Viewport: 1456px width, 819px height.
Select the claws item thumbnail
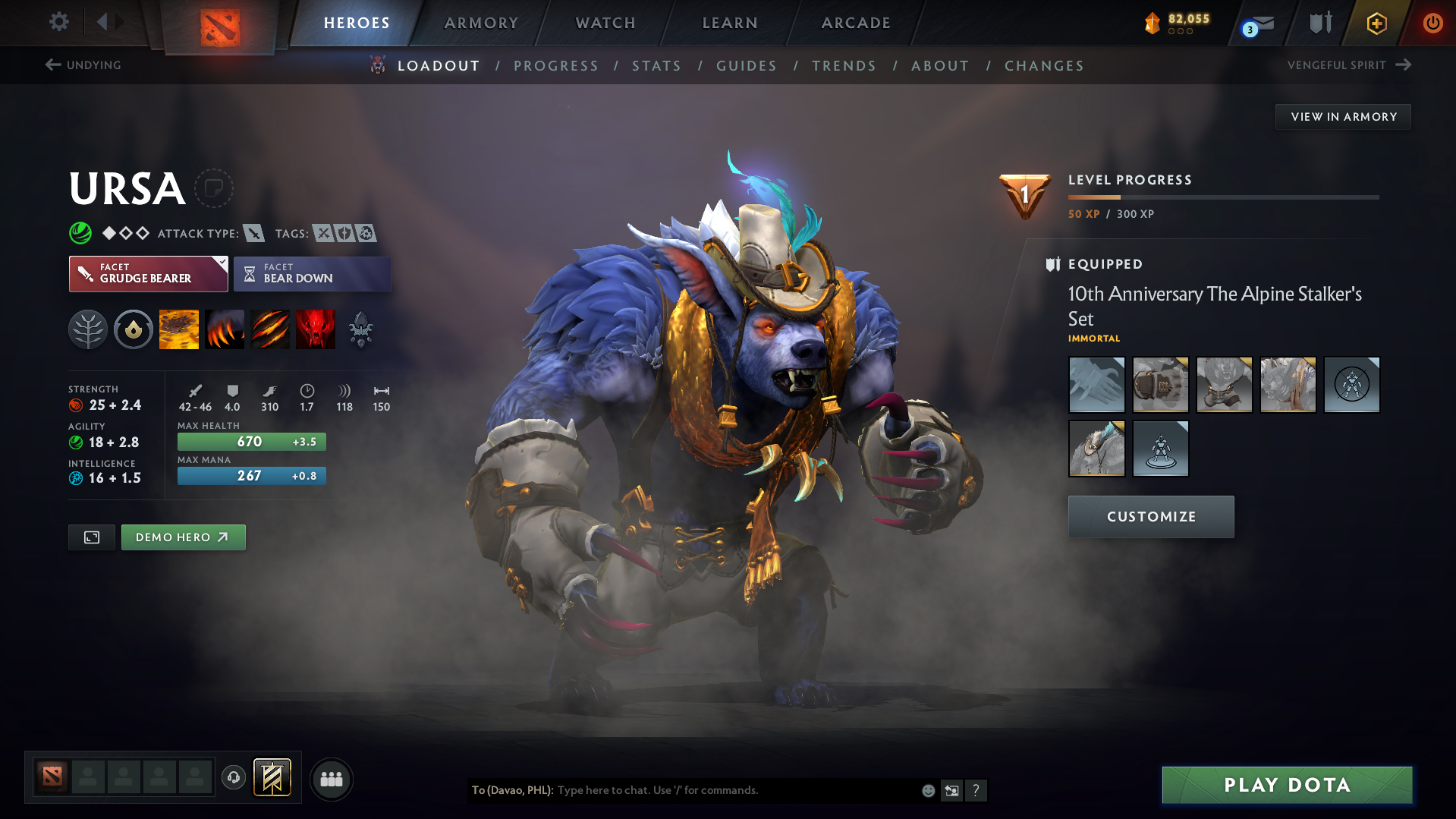1096,385
